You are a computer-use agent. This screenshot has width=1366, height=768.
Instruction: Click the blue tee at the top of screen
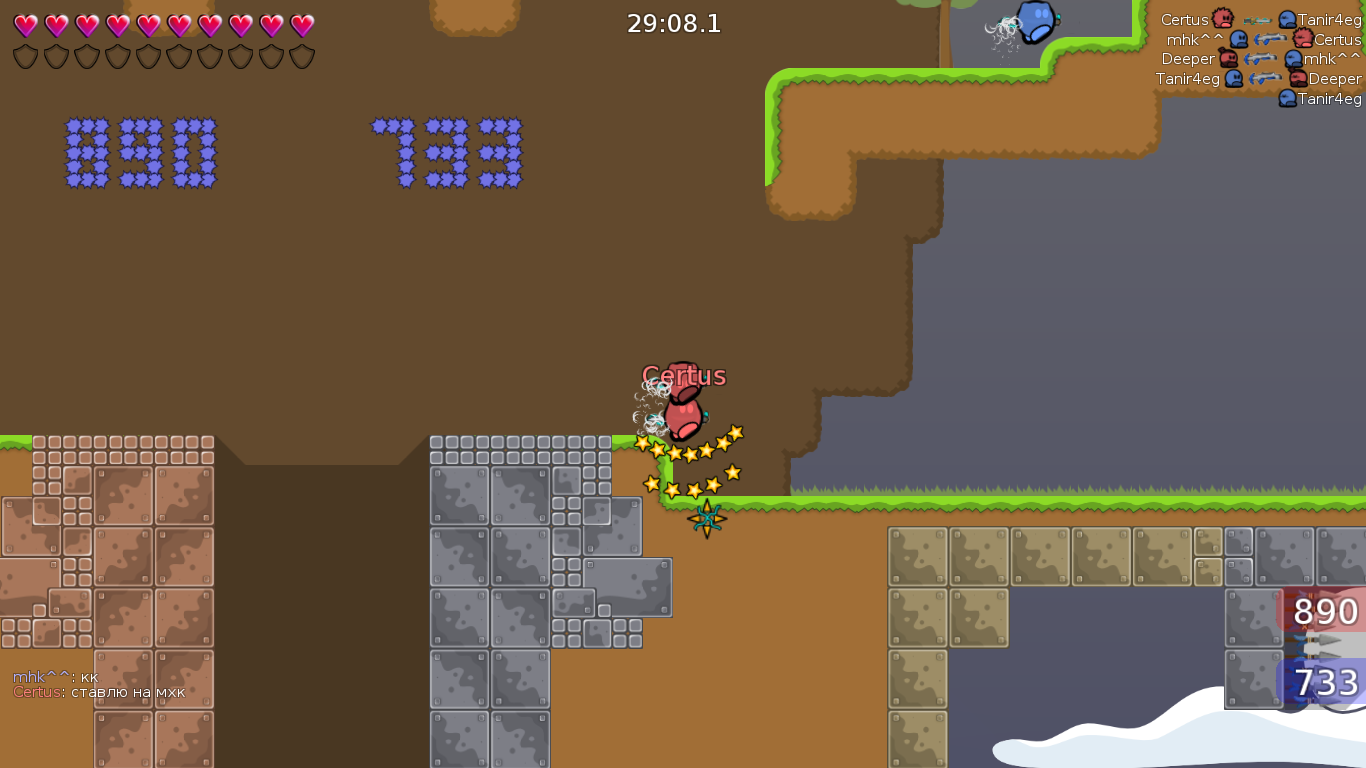(x=1035, y=22)
